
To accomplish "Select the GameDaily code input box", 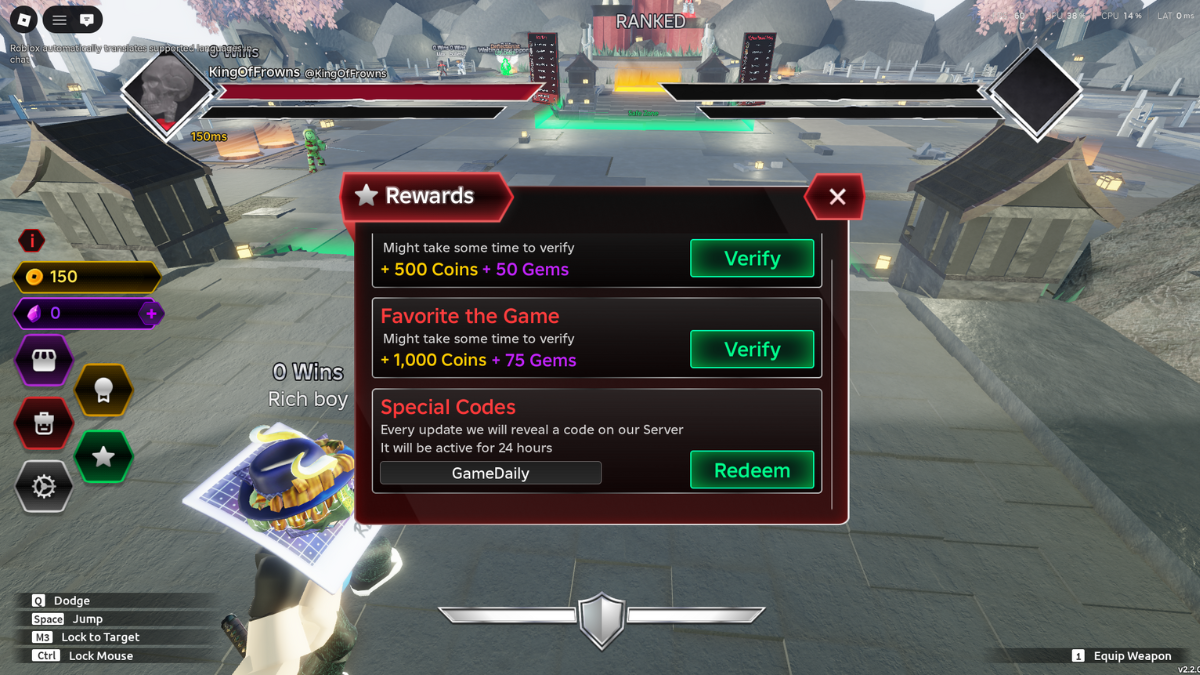I will click(490, 473).
